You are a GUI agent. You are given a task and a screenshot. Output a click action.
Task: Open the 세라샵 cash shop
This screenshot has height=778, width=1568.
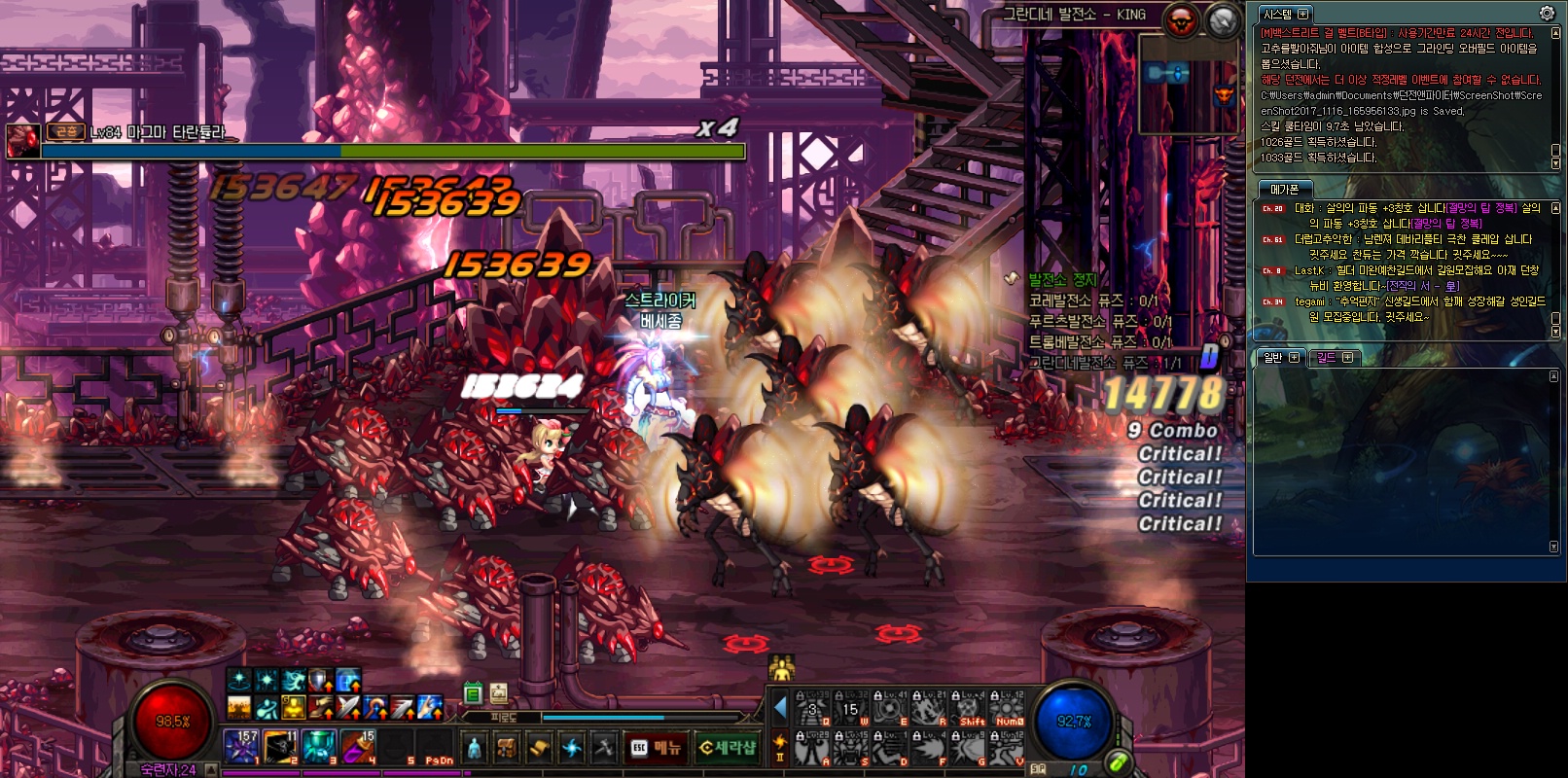(728, 747)
